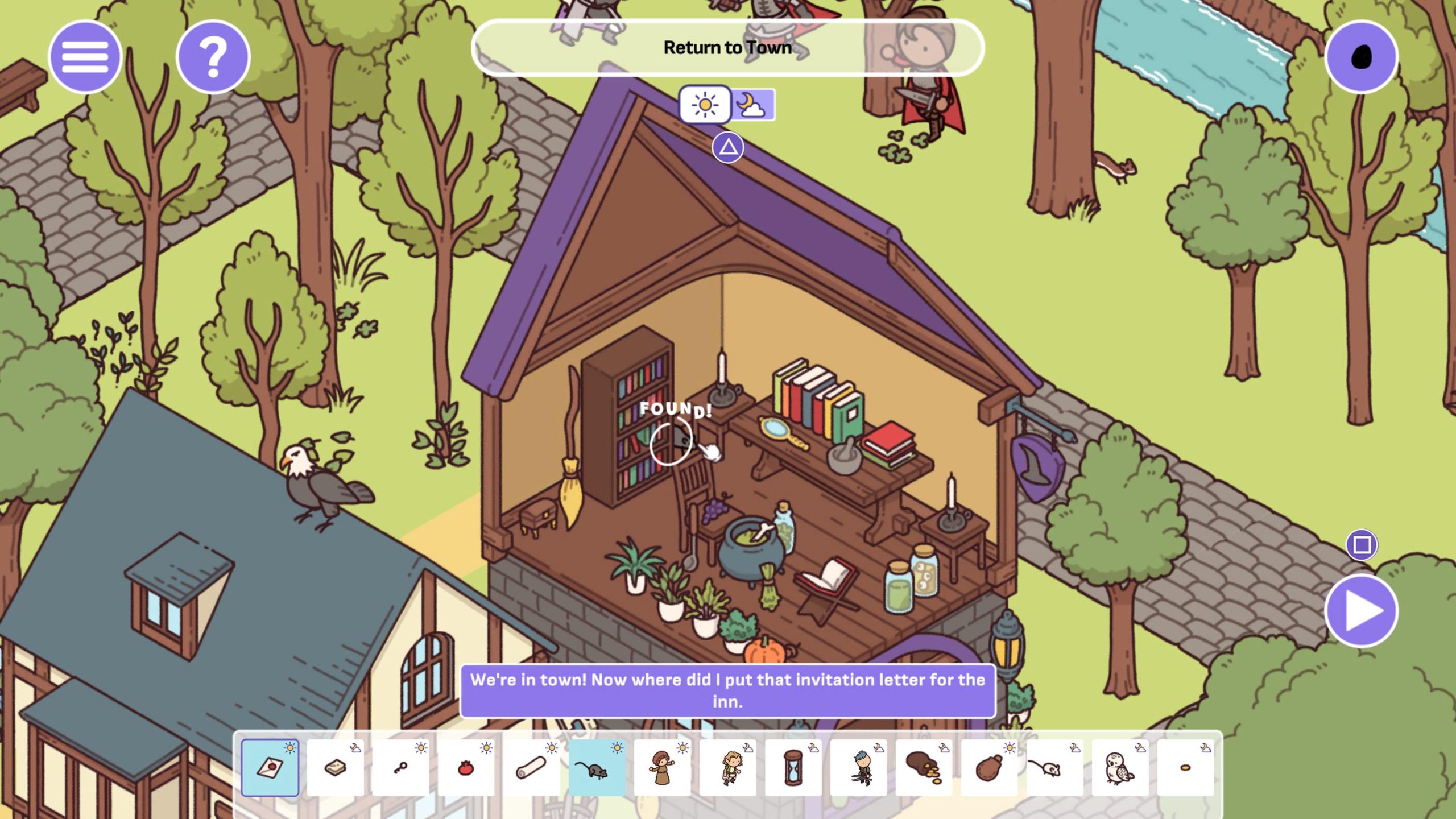Open the question mark help button
Viewport: 1456px width, 819px height.
213,57
